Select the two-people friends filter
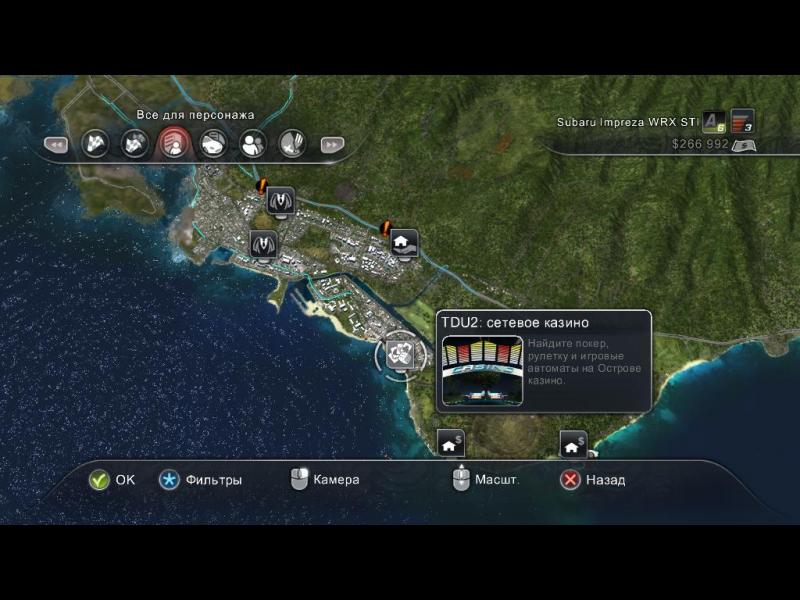The height and width of the screenshot is (600, 800). (x=252, y=144)
